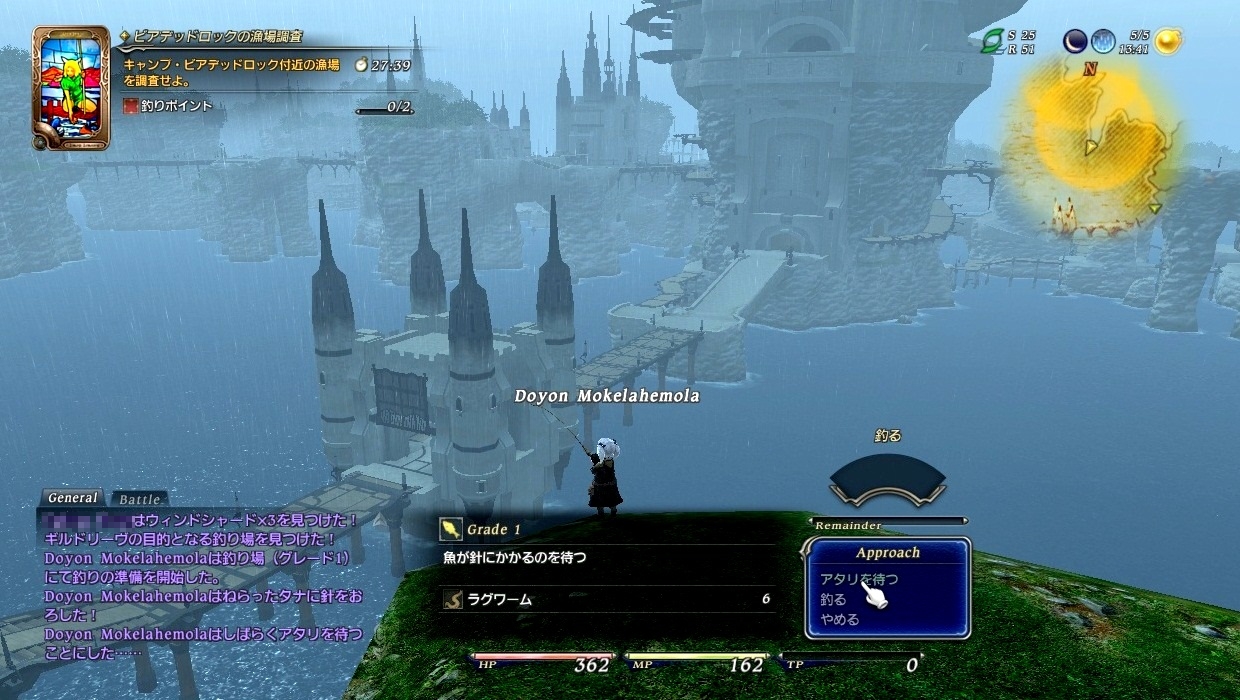Choose 釣る in the Approach menu
Viewport: 1240px width, 700px height.
833,600
